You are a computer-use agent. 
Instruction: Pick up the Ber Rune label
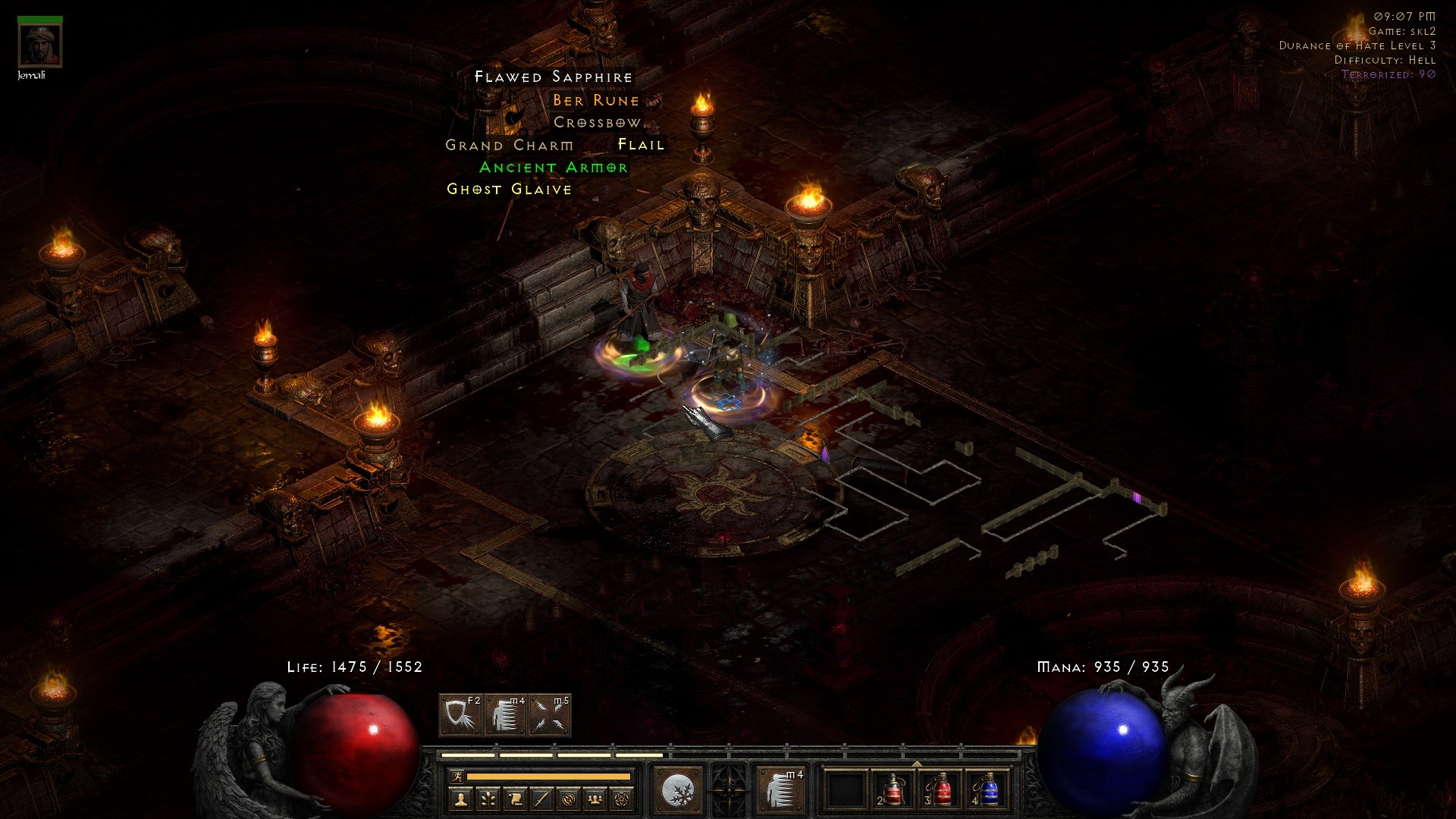point(596,100)
